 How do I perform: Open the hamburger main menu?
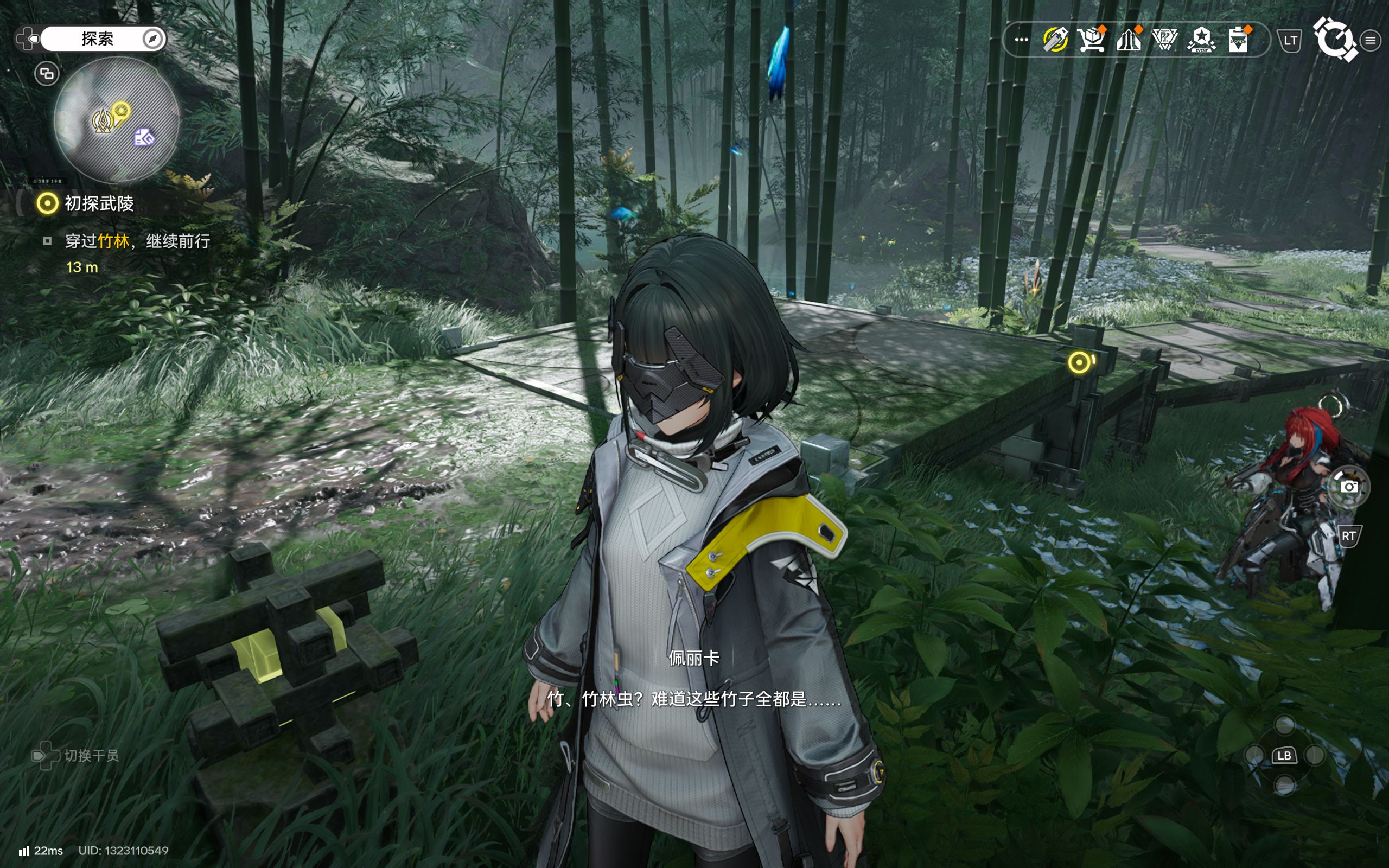click(1371, 40)
